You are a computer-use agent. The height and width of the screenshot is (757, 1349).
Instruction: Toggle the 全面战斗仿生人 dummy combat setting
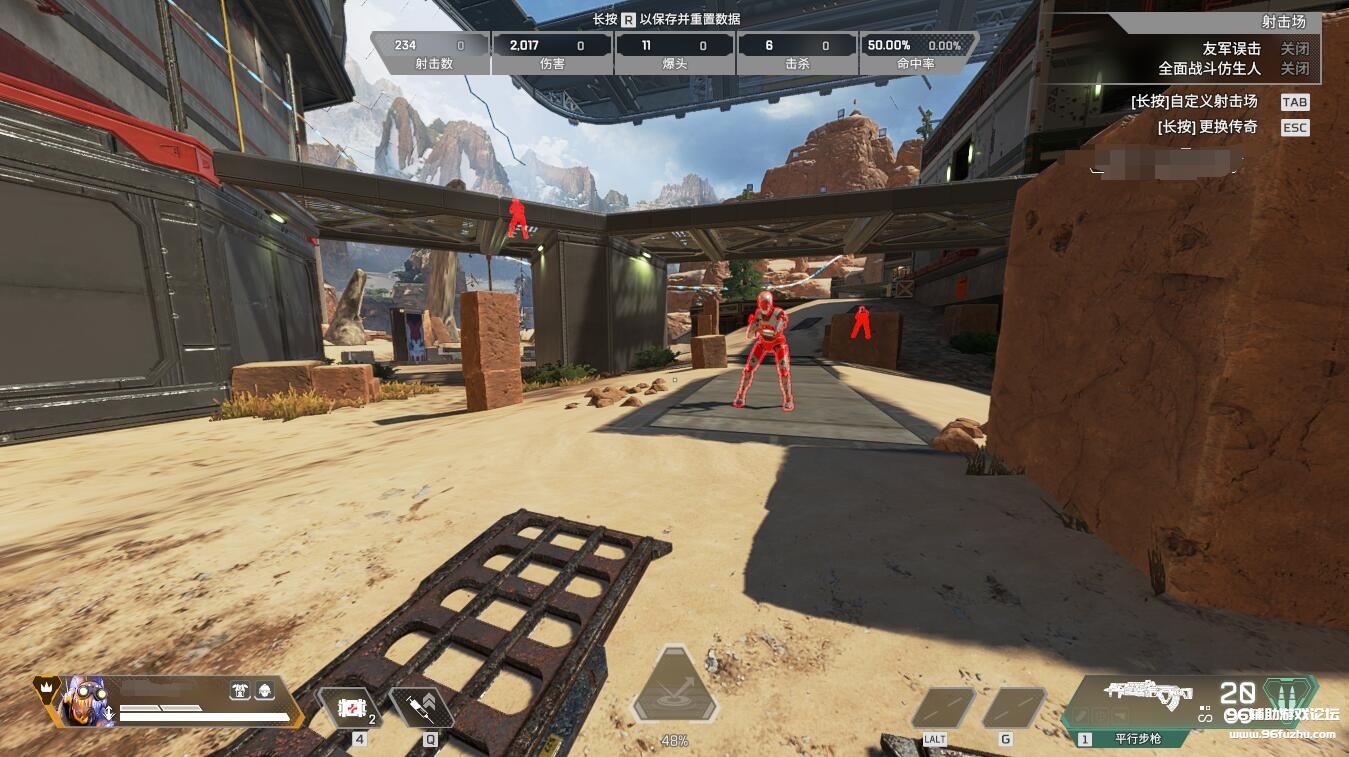(x=1295, y=69)
